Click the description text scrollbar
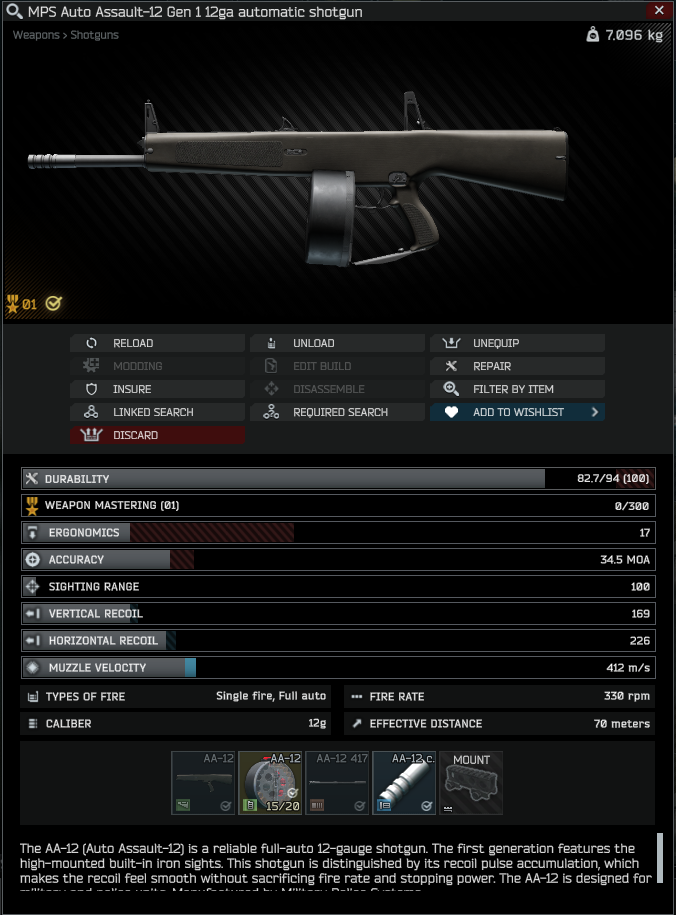676x915 pixels. [x=660, y=858]
